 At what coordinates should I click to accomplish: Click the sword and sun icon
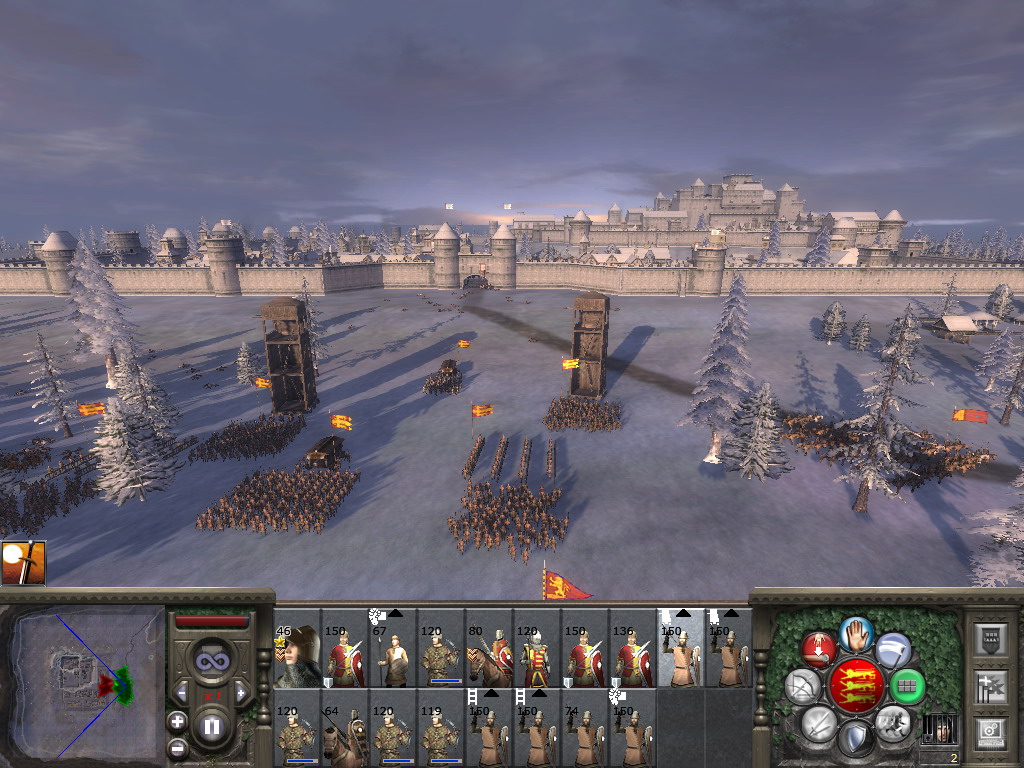(23, 563)
